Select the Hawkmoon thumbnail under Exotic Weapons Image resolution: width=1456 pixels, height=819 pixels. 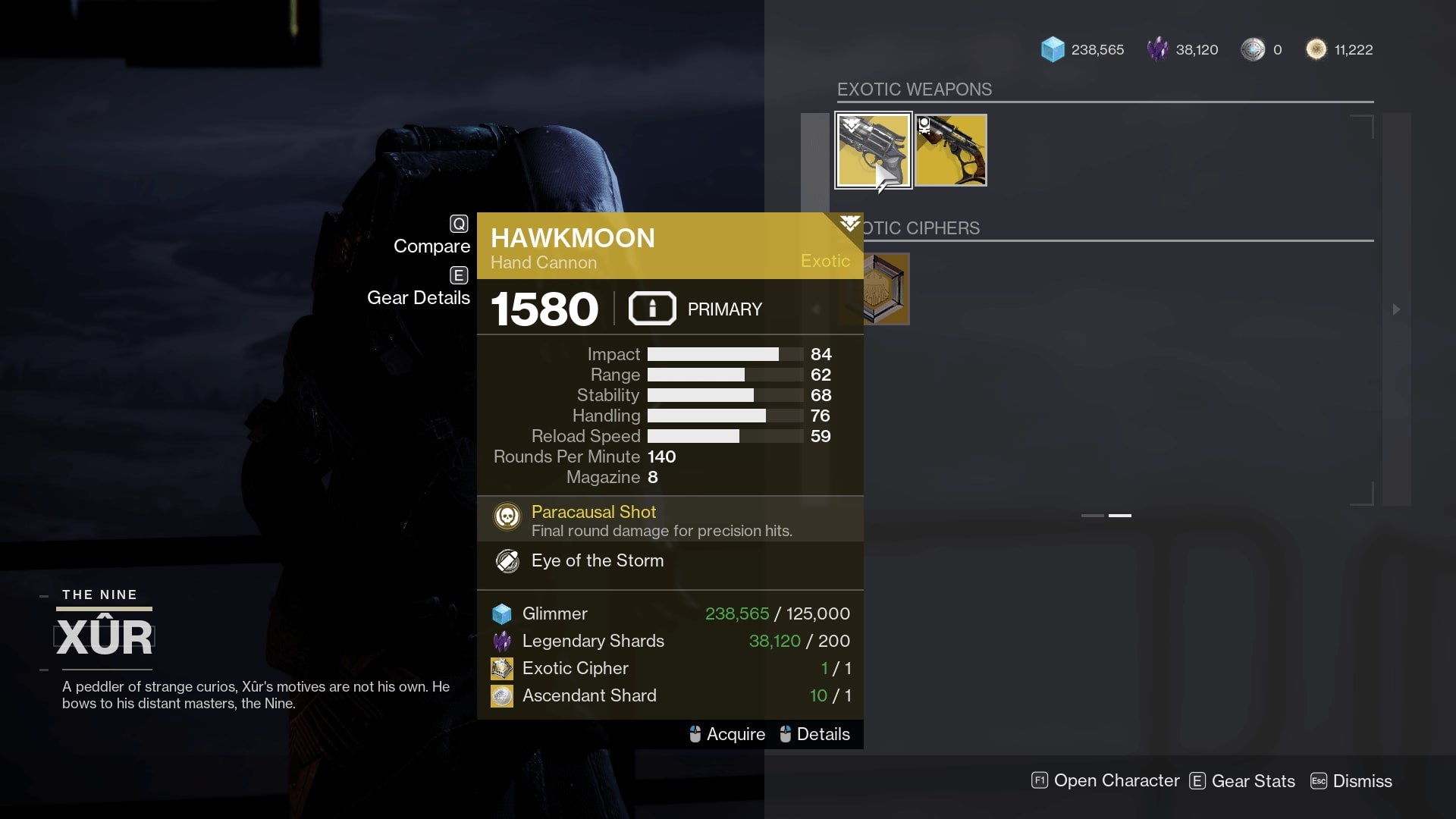point(873,149)
